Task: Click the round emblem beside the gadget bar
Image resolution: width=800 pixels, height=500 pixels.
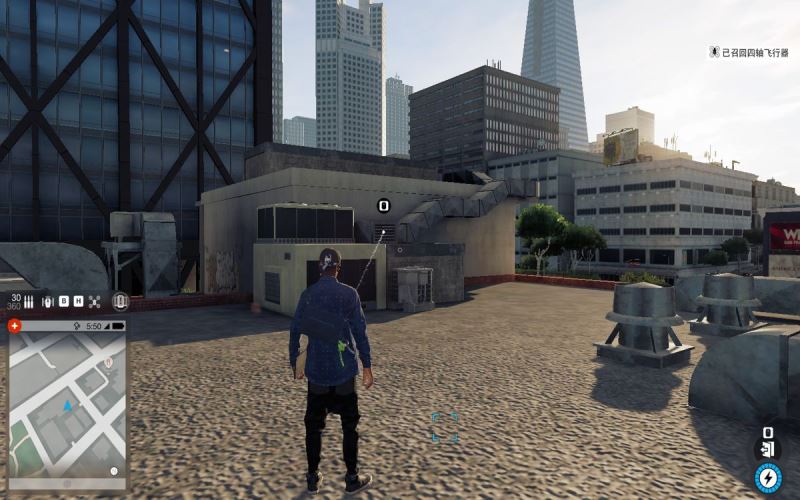Action: [121, 301]
